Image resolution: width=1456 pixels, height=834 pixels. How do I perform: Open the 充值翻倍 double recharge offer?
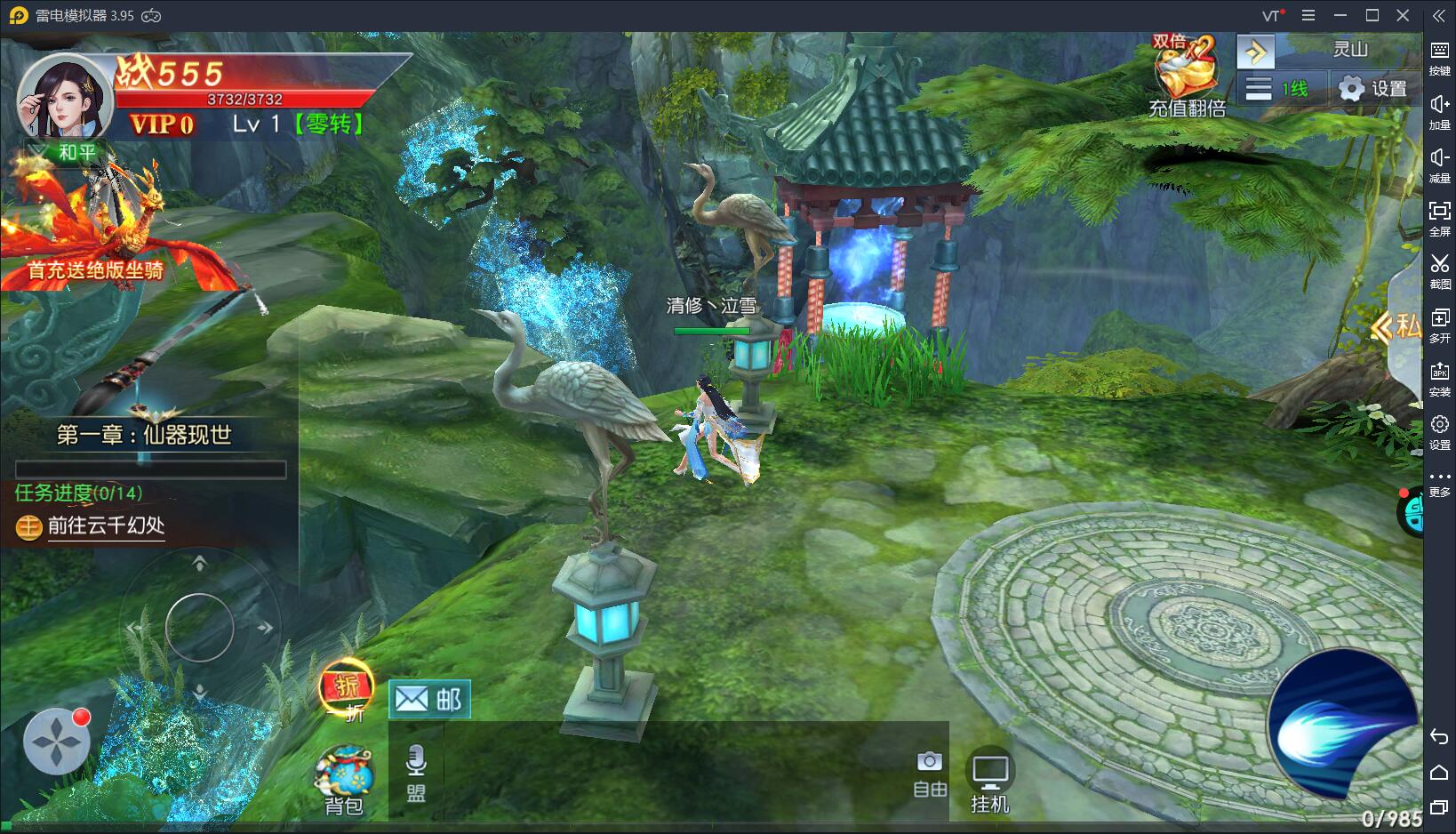1186,77
